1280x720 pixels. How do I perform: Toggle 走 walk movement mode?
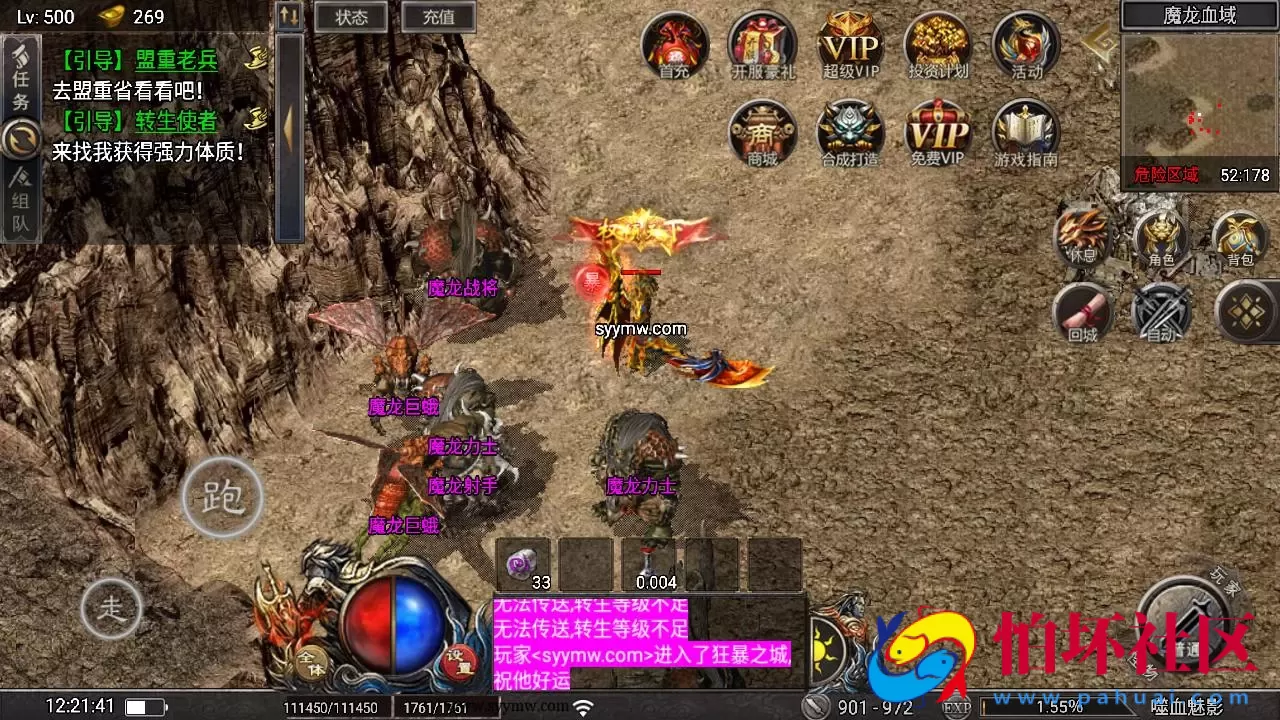[113, 607]
